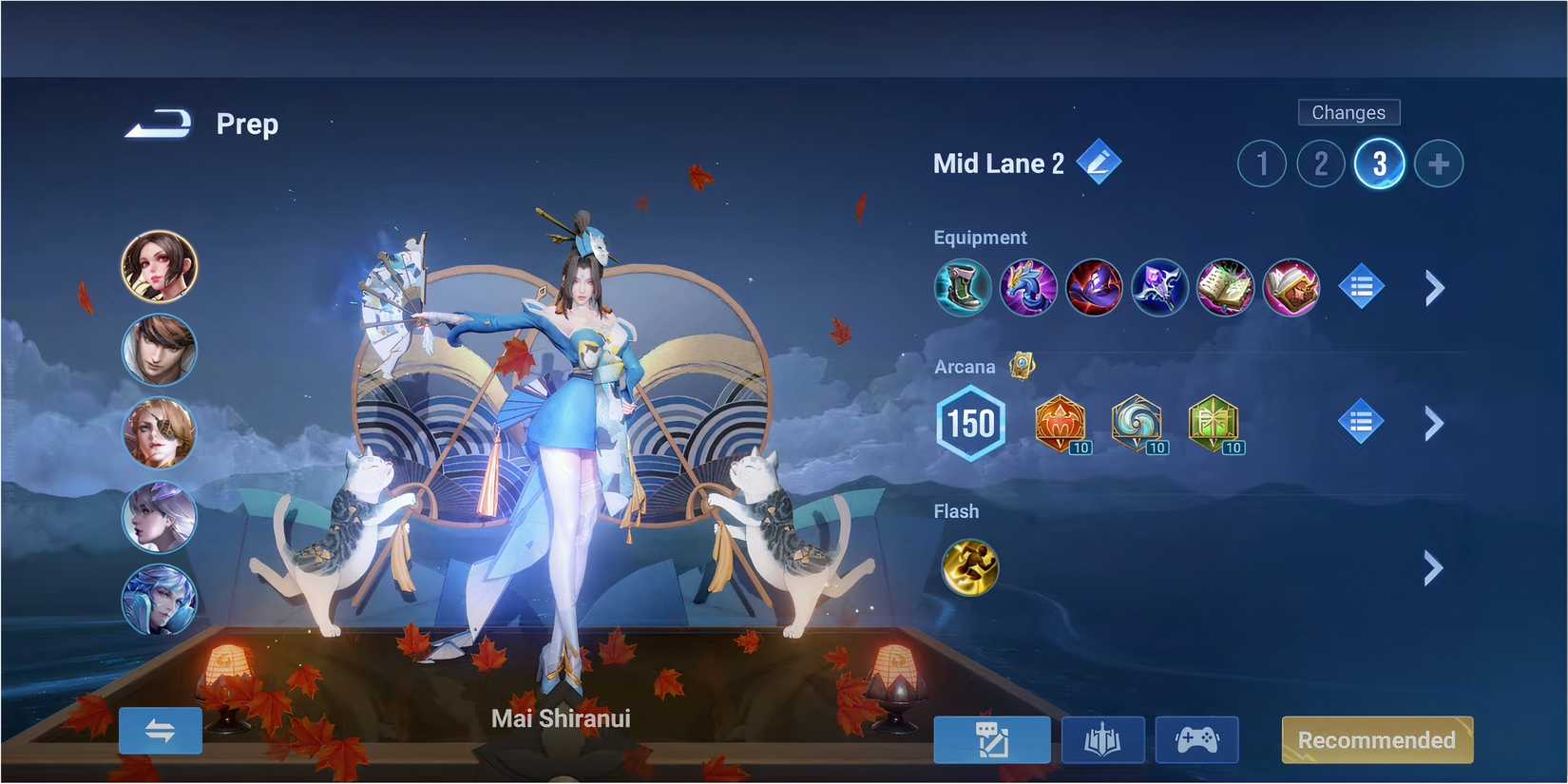Viewport: 1568px width, 784px height.
Task: Expand the Flash section chevron
Action: [x=1435, y=568]
